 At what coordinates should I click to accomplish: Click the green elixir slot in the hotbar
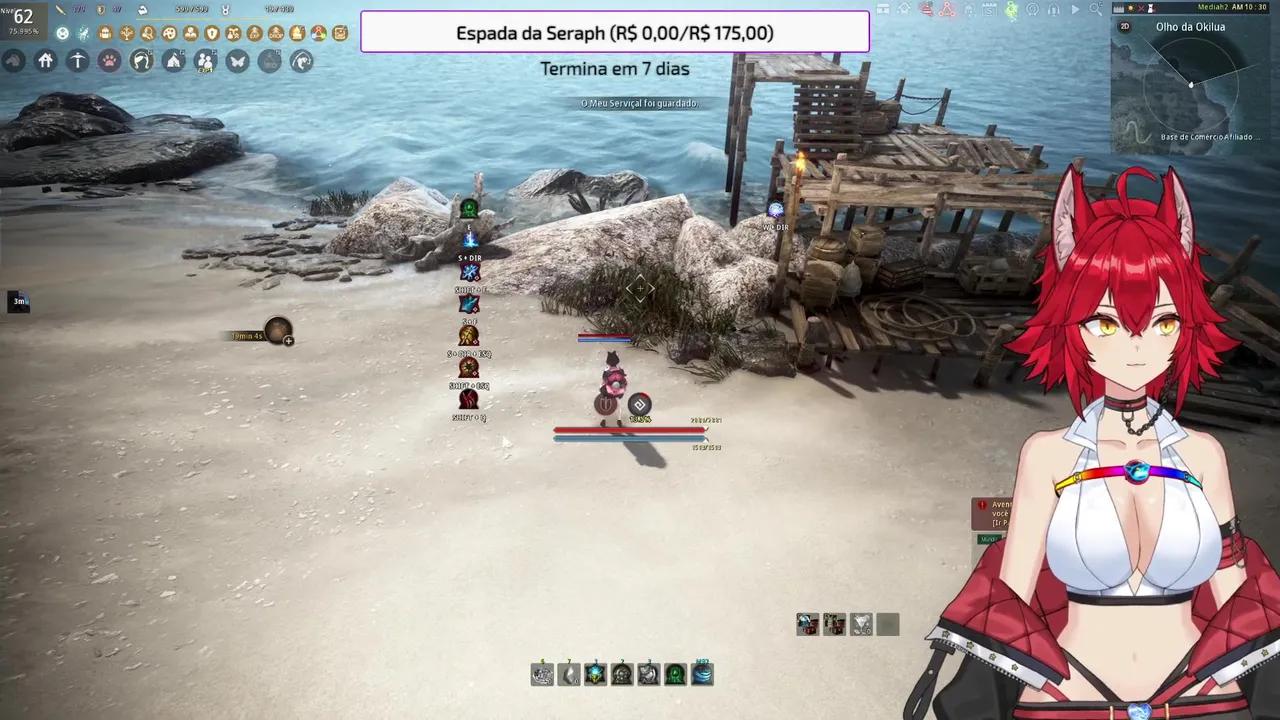(675, 674)
